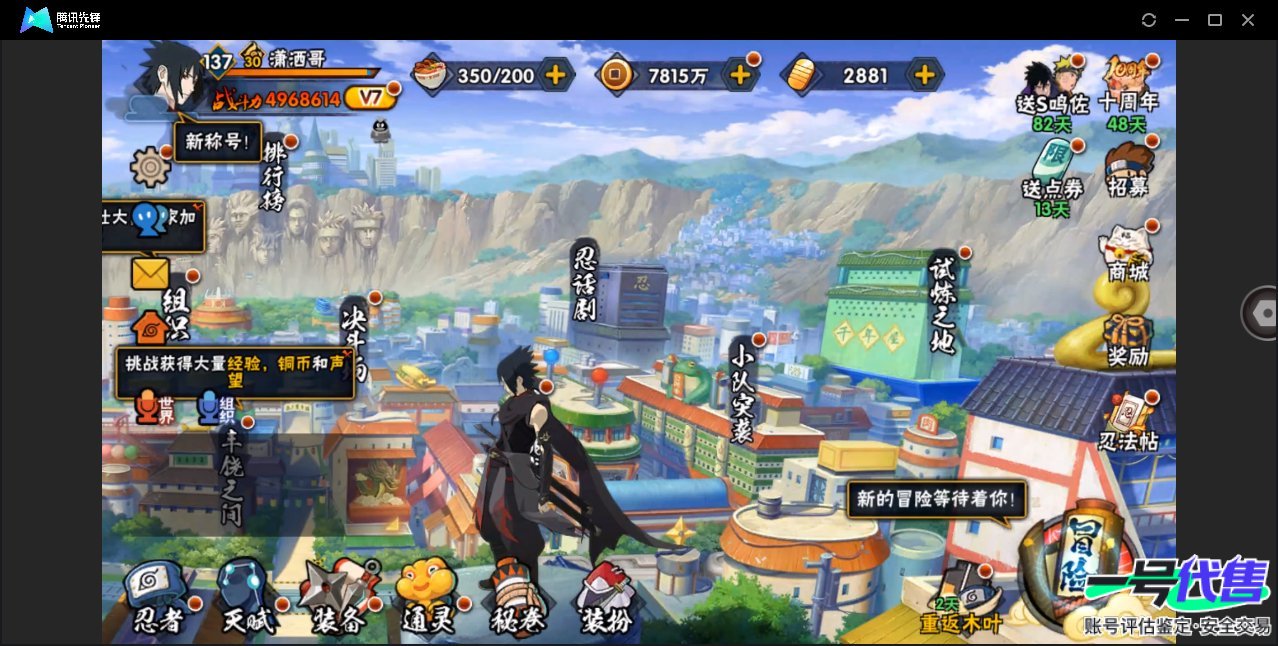The height and width of the screenshot is (646, 1278).
Task: Add gold ingots with the plus button
Action: (x=925, y=75)
